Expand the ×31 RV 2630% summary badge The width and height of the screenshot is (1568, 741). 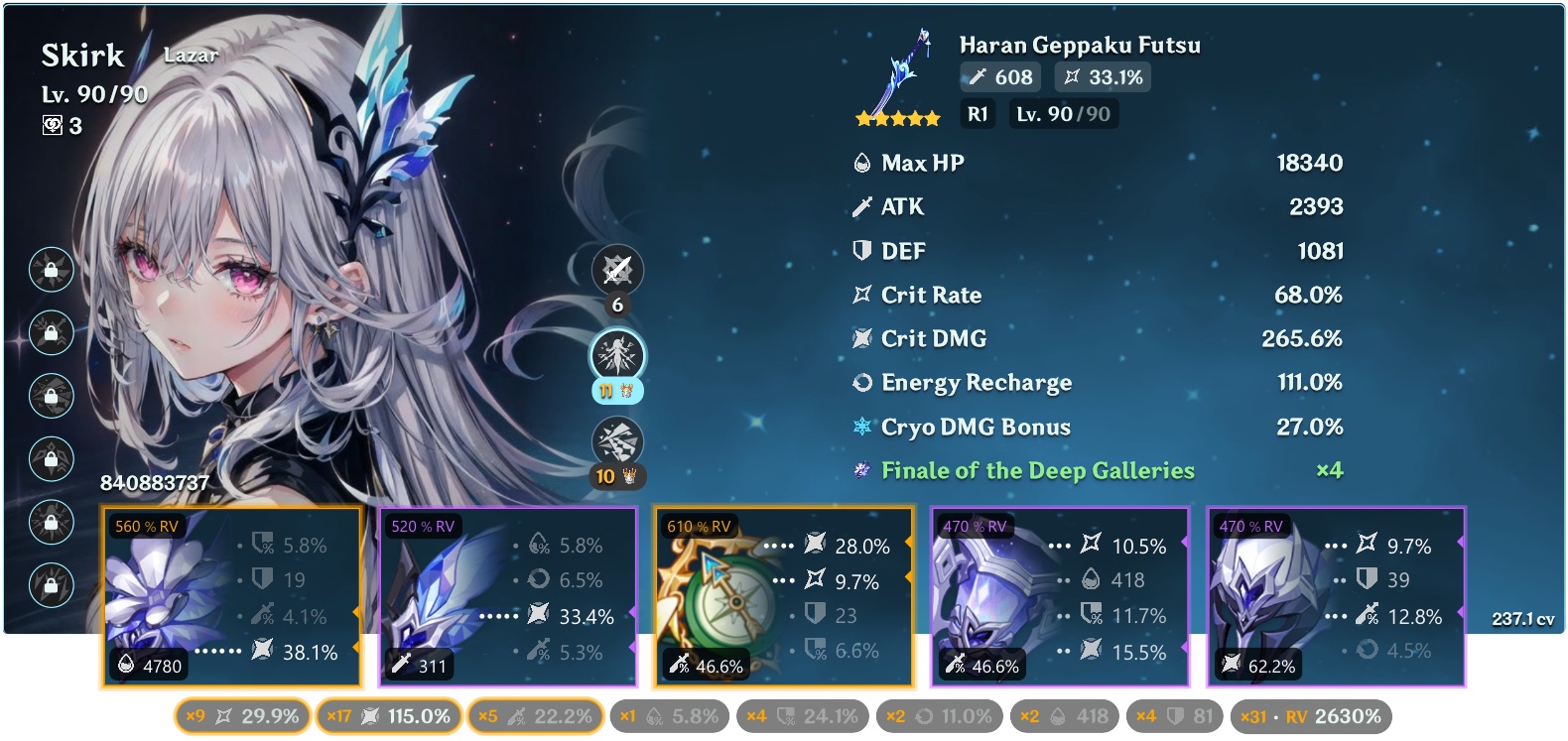[1314, 715]
